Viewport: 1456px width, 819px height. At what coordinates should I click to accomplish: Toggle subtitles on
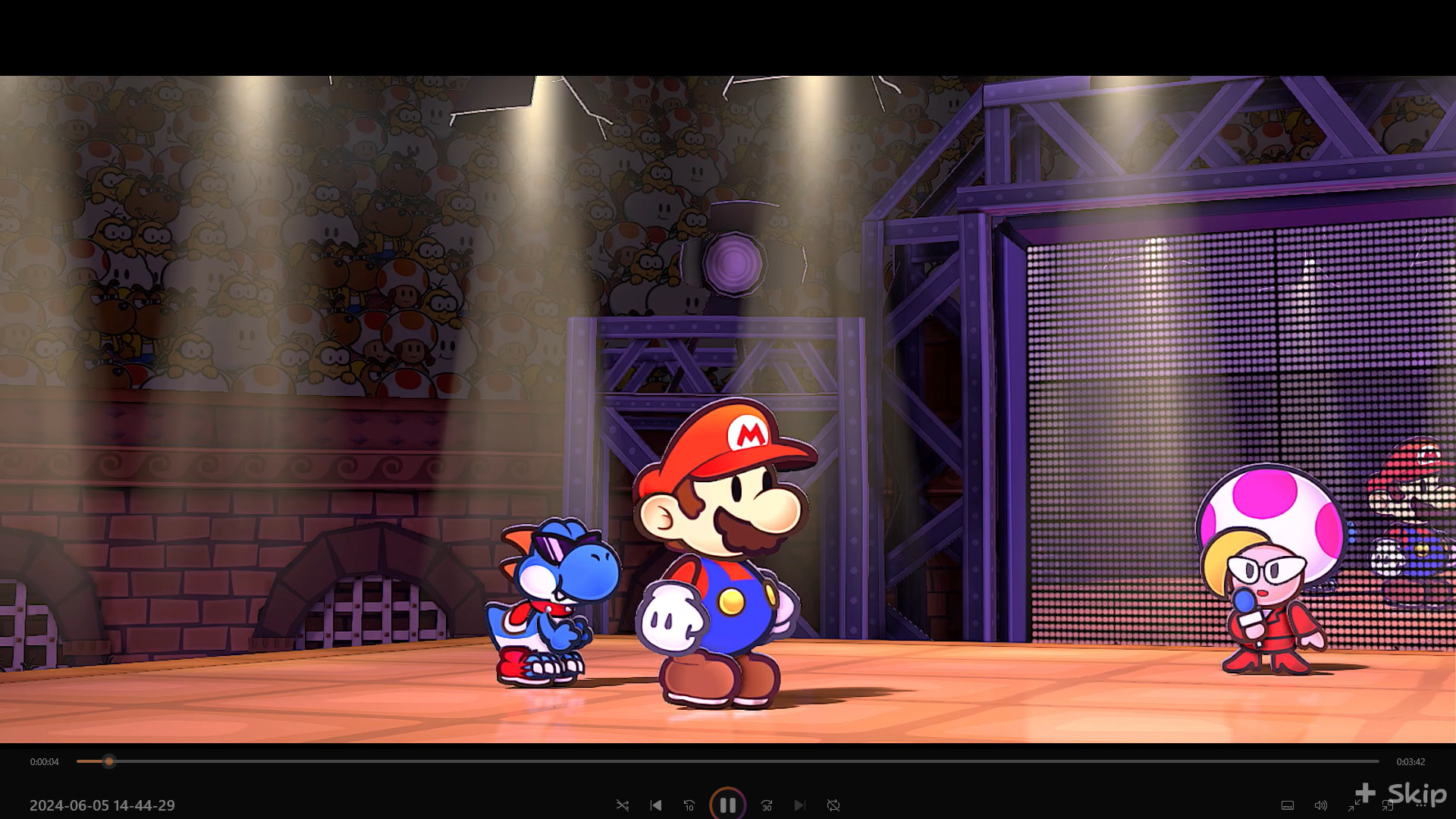(1288, 805)
